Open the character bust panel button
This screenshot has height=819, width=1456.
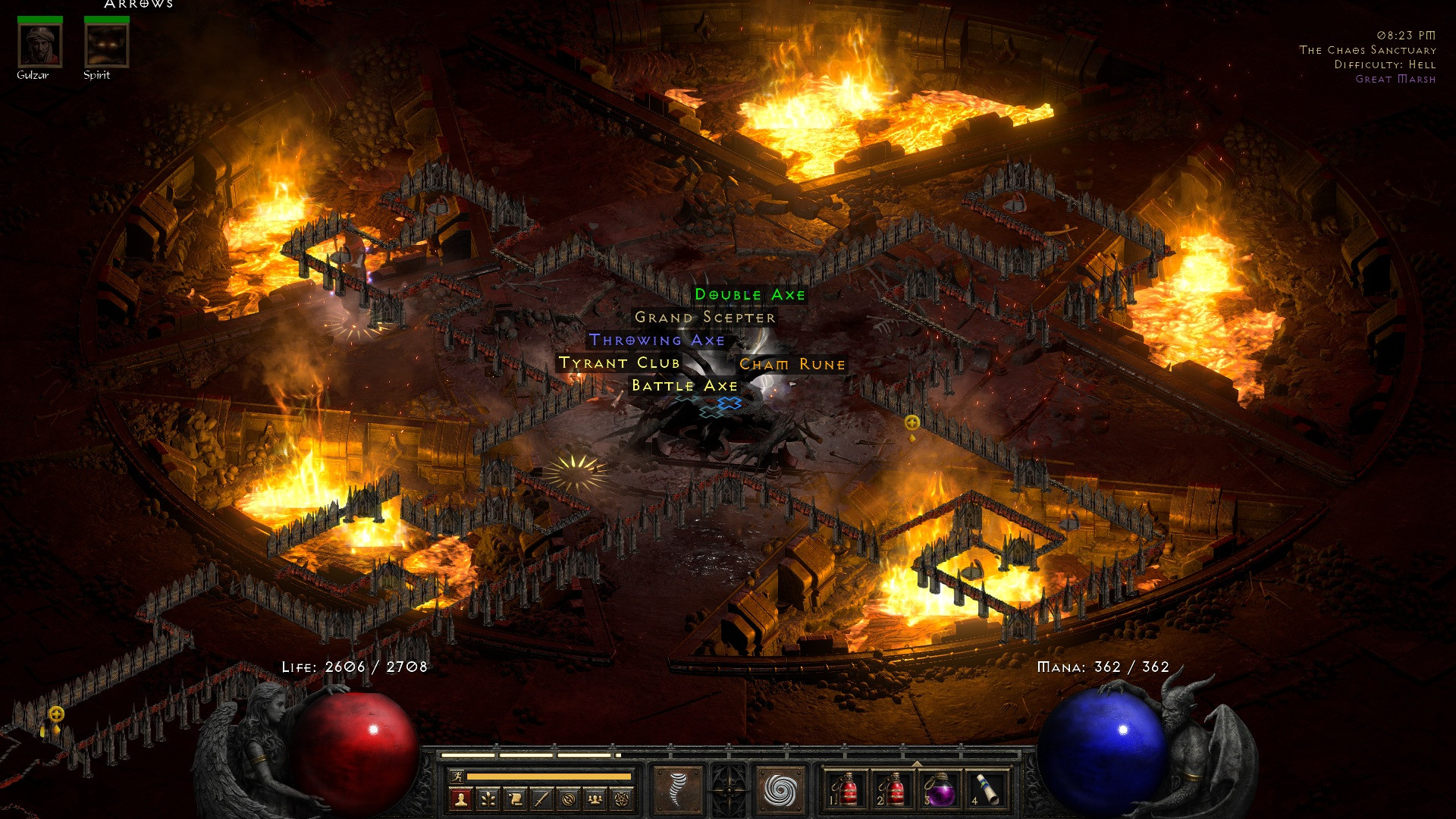[460, 799]
